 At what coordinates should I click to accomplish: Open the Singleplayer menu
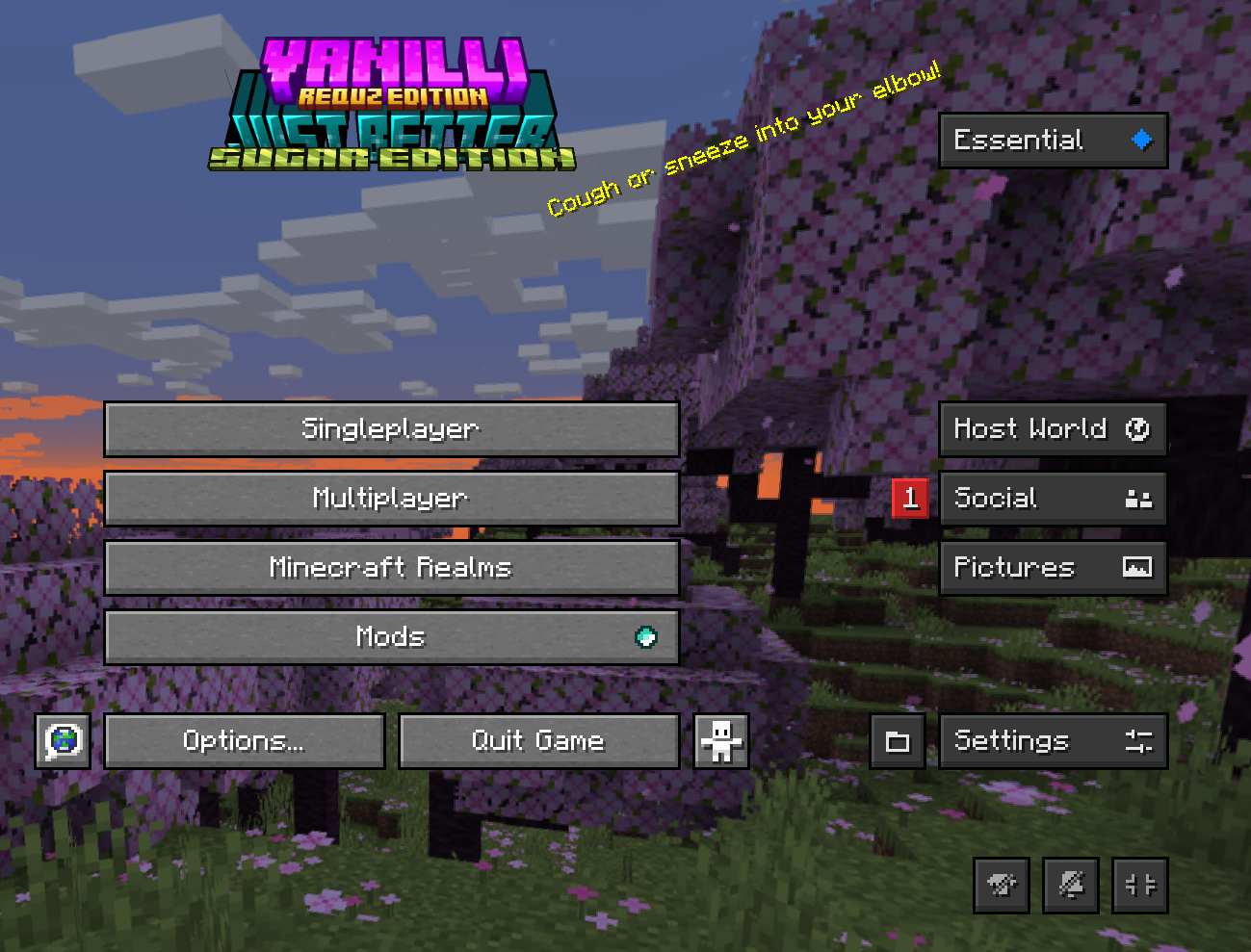391,429
